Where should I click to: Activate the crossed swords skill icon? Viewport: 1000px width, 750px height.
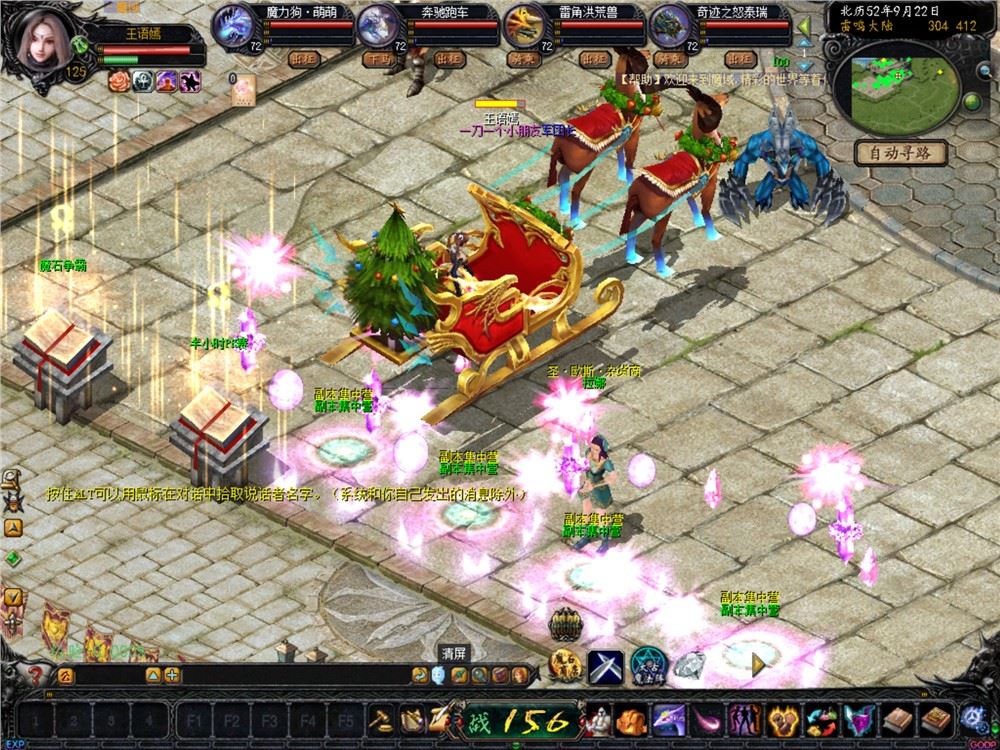pos(605,665)
